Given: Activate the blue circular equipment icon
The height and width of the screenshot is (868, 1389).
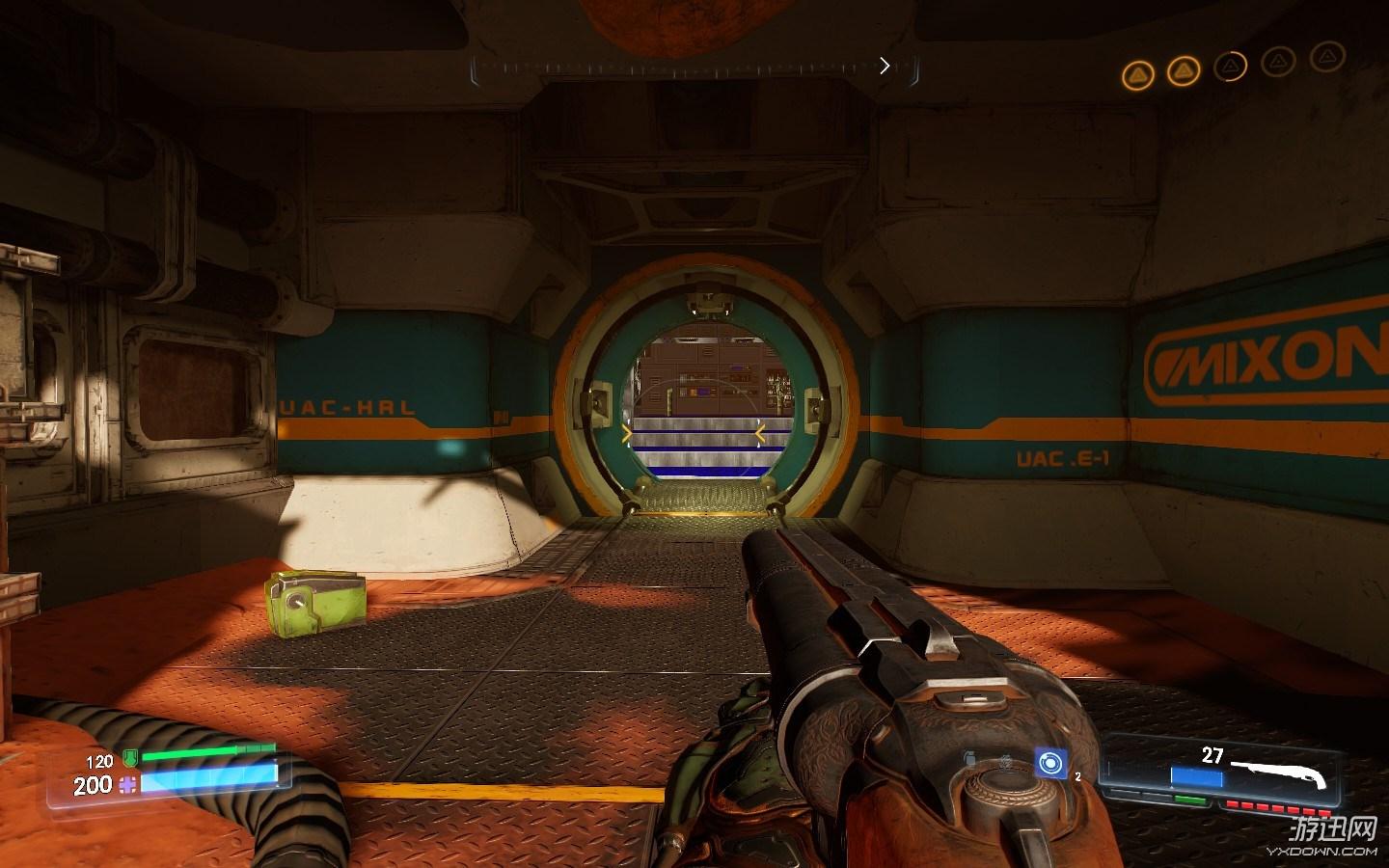Looking at the screenshot, I should tap(1049, 764).
